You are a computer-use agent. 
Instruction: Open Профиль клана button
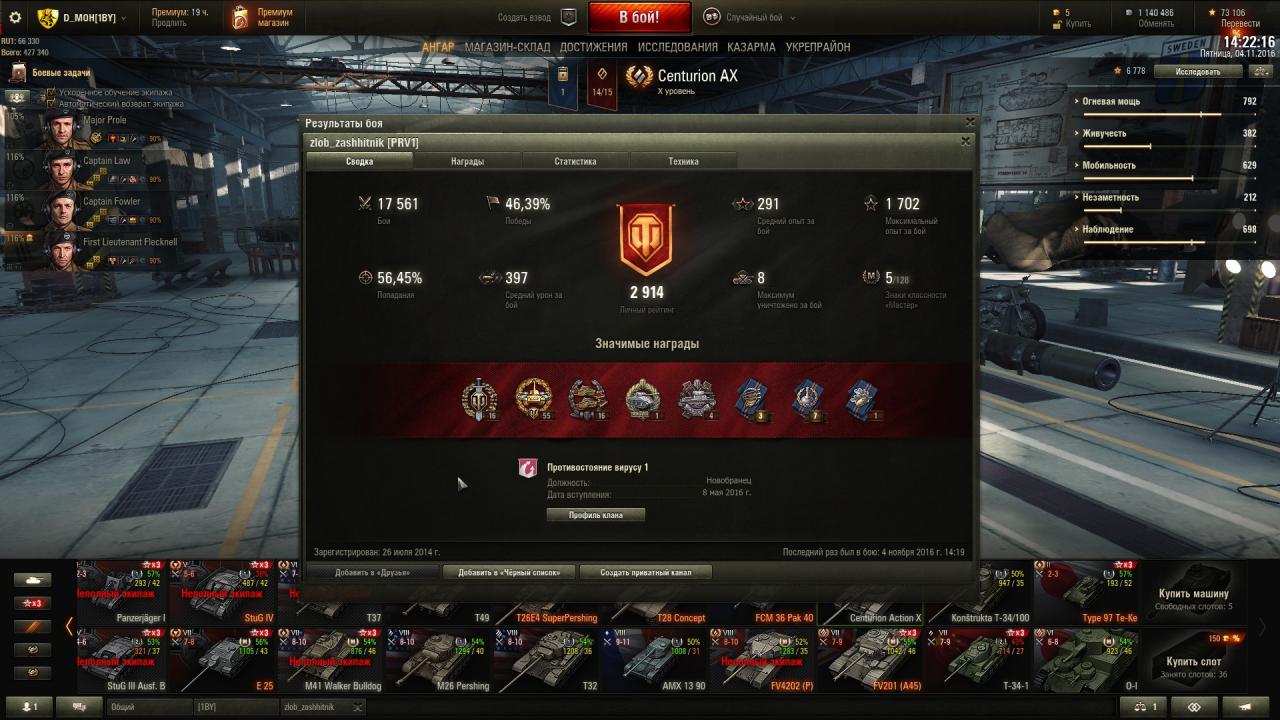[x=596, y=515]
